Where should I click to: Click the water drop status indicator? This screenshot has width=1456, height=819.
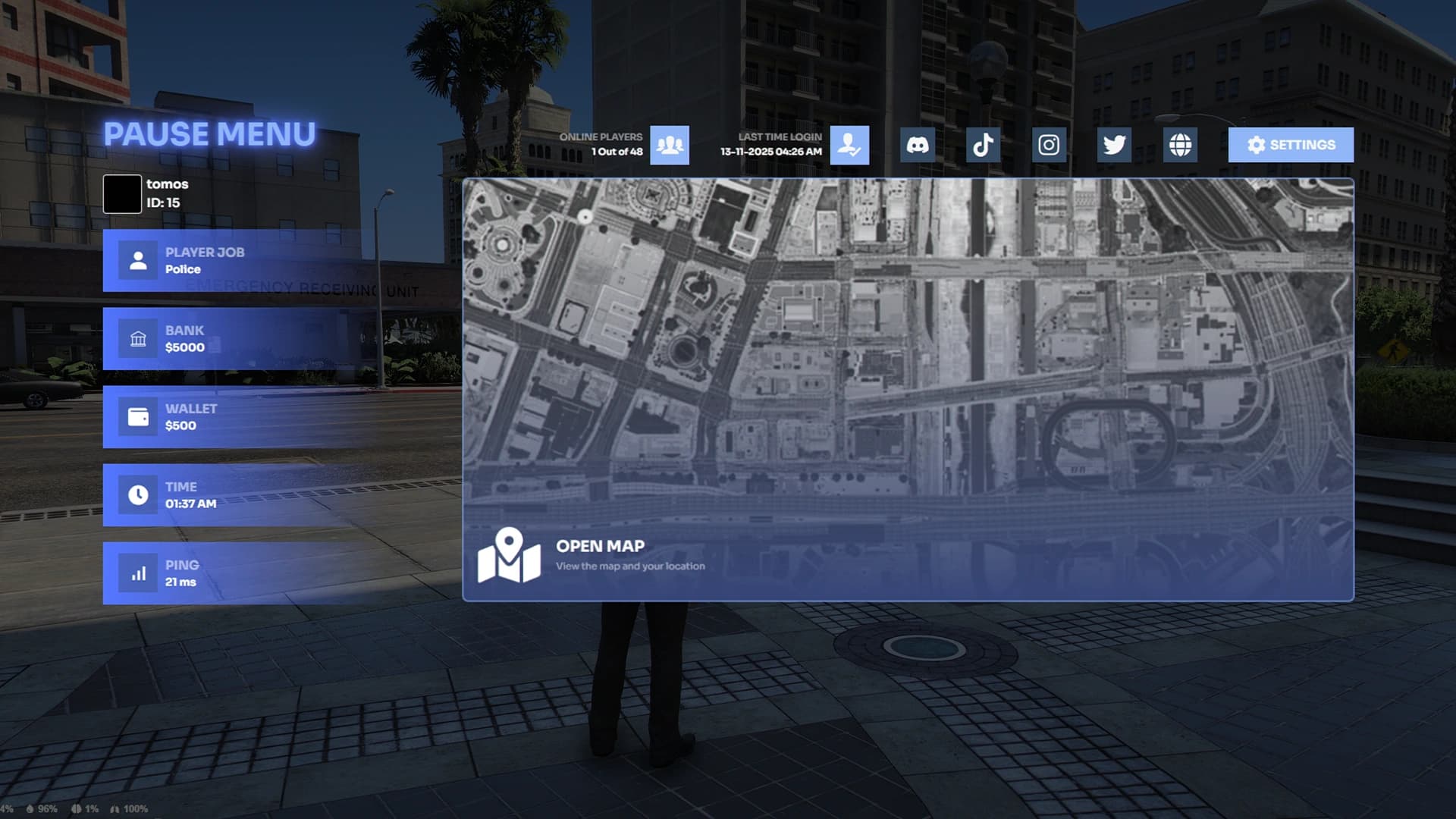point(30,809)
